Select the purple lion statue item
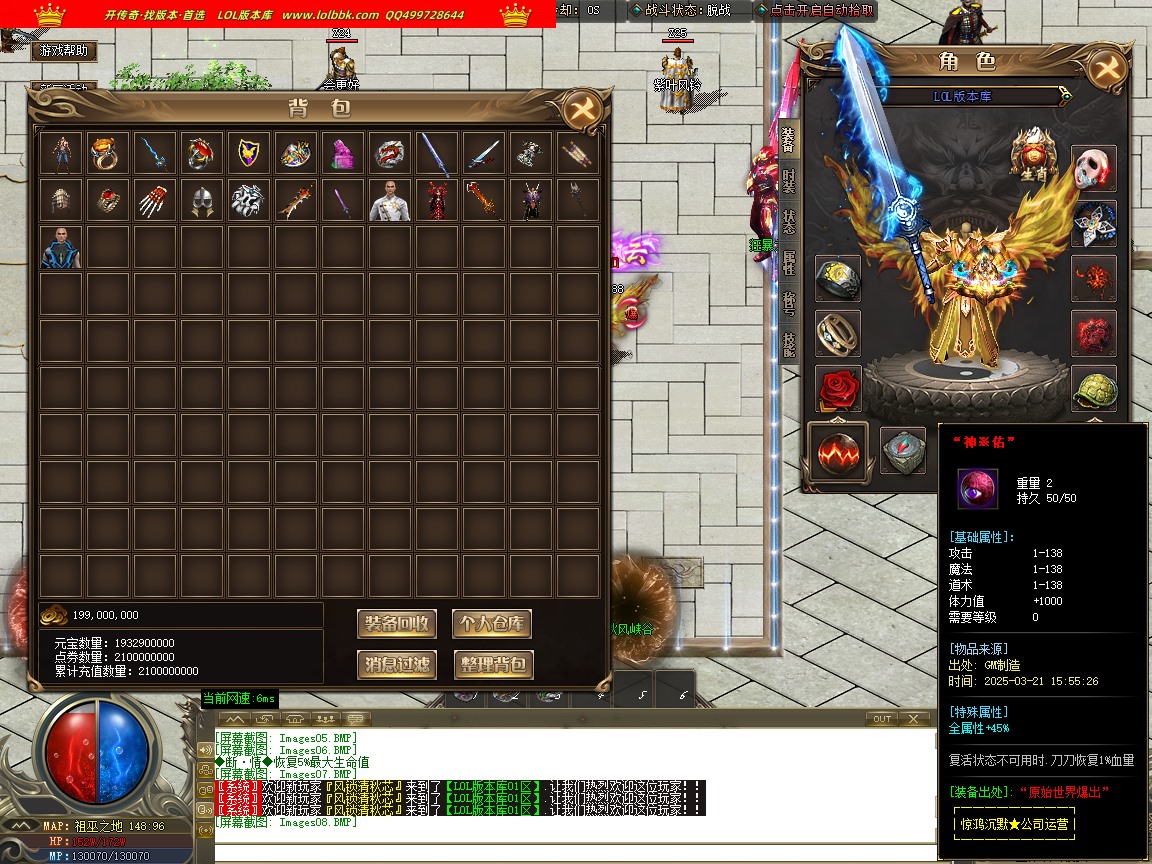Screen dimensions: 1152x864 [342, 153]
